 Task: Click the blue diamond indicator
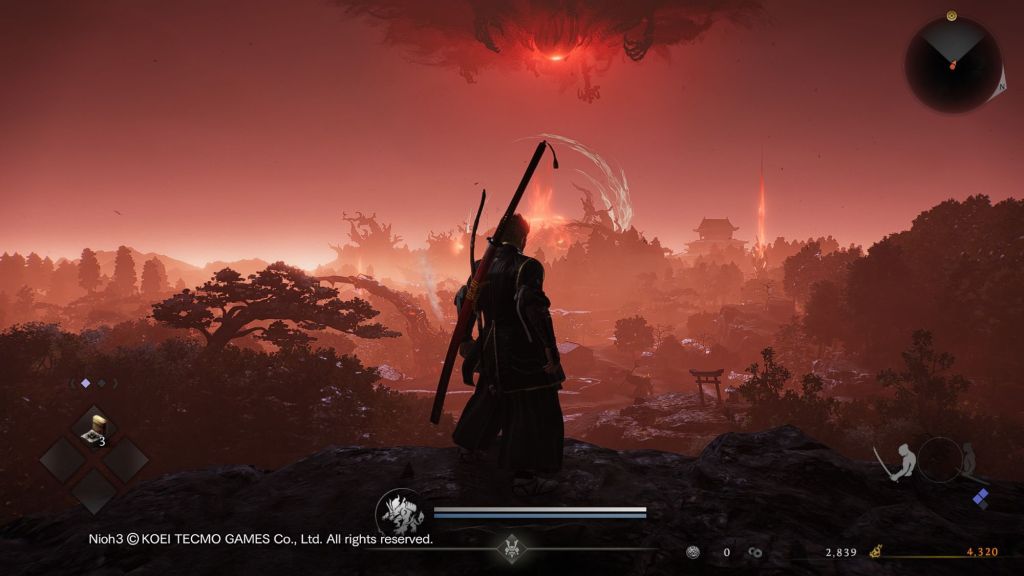pos(981,498)
